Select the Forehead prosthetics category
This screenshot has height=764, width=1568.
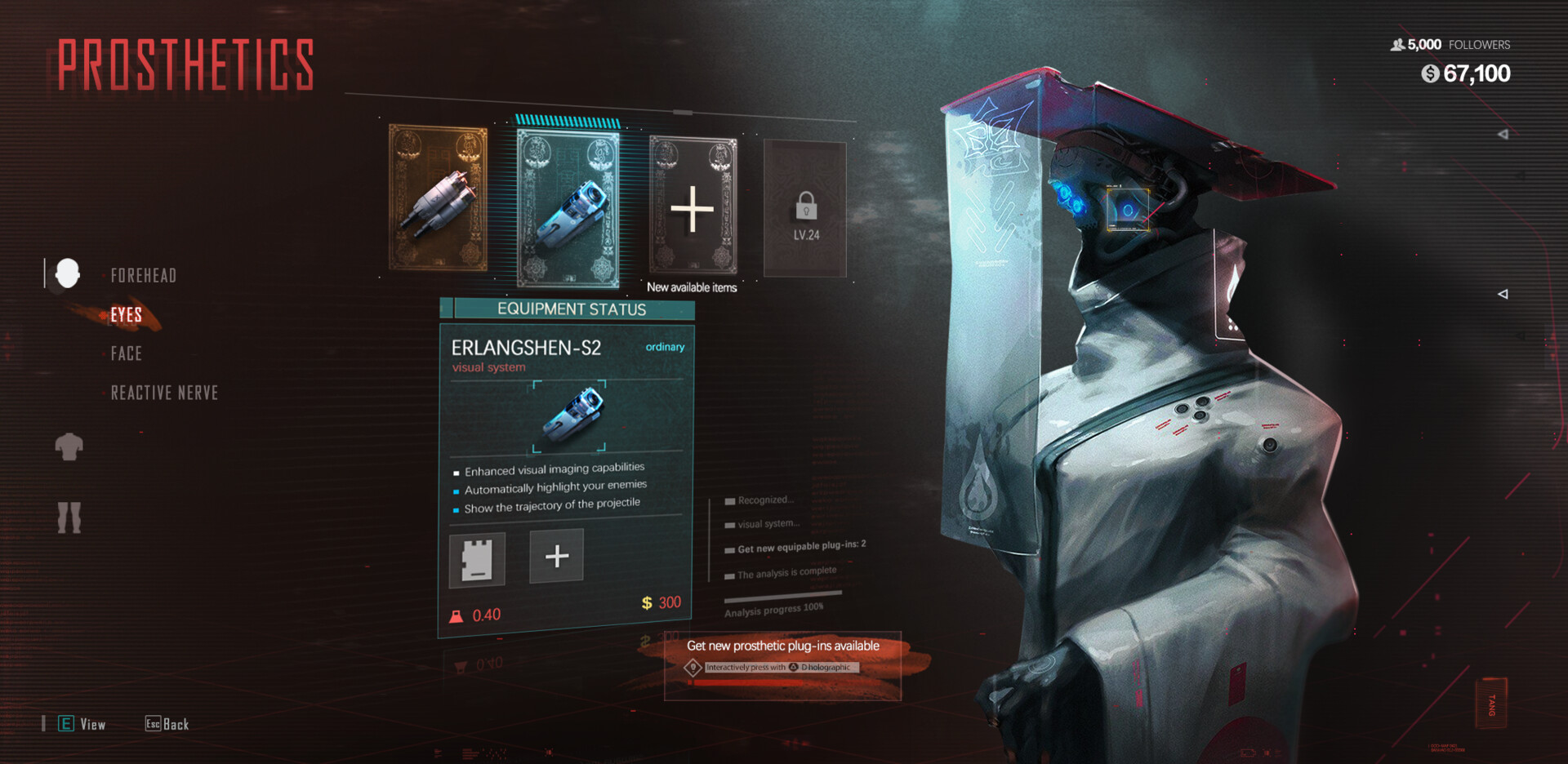coord(144,276)
